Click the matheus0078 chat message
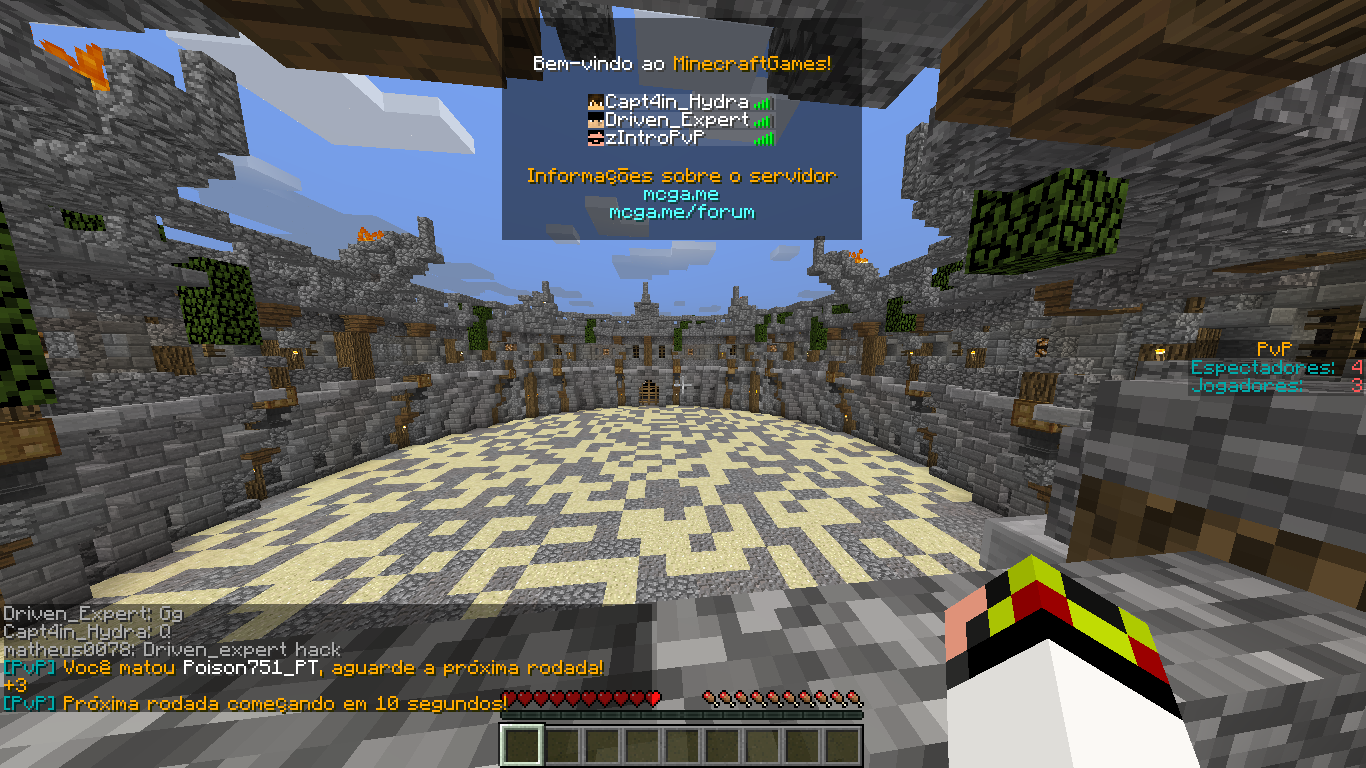1366x768 pixels. (x=172, y=650)
